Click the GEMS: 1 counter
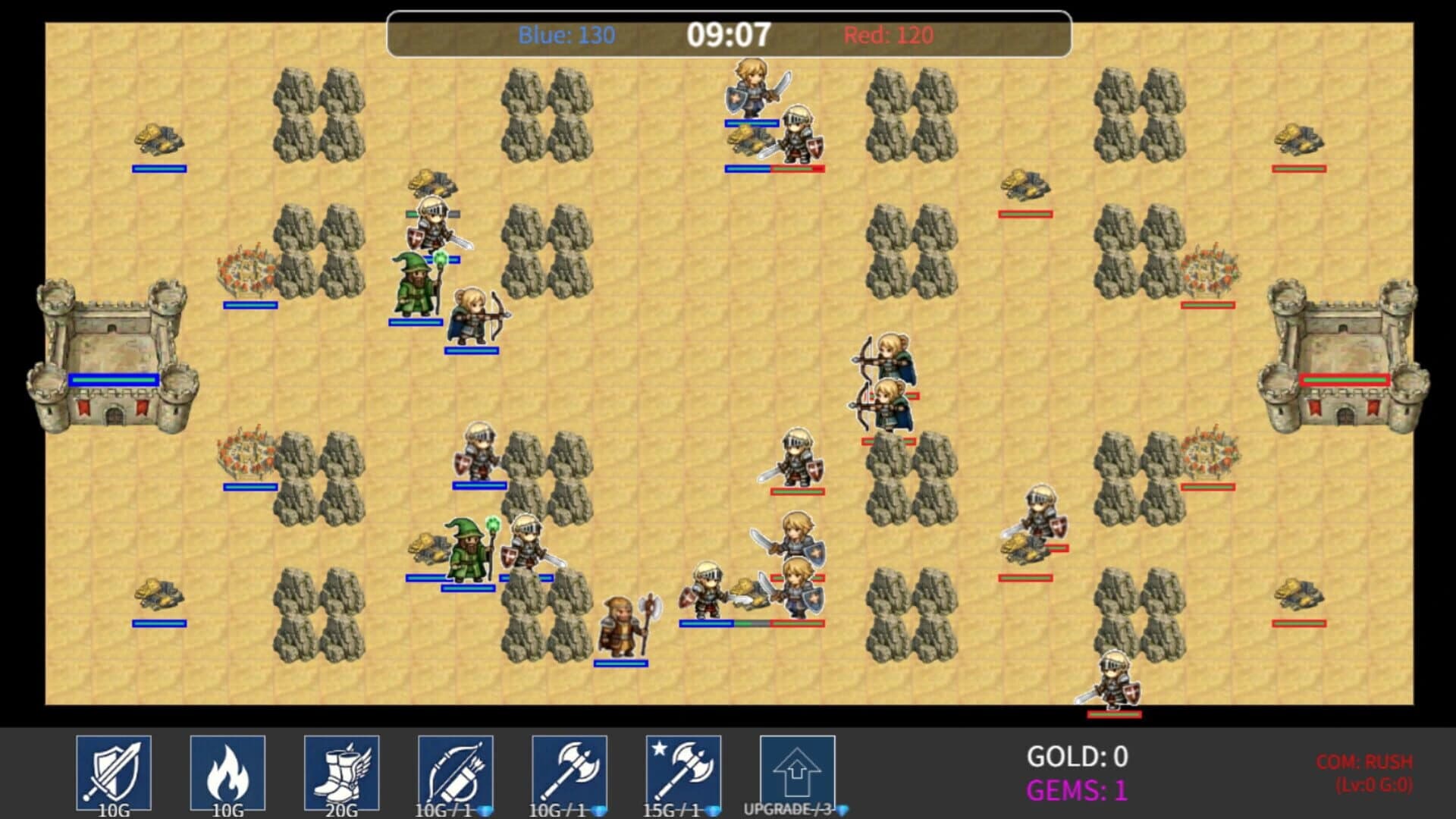The height and width of the screenshot is (819, 1456). pos(1073,790)
